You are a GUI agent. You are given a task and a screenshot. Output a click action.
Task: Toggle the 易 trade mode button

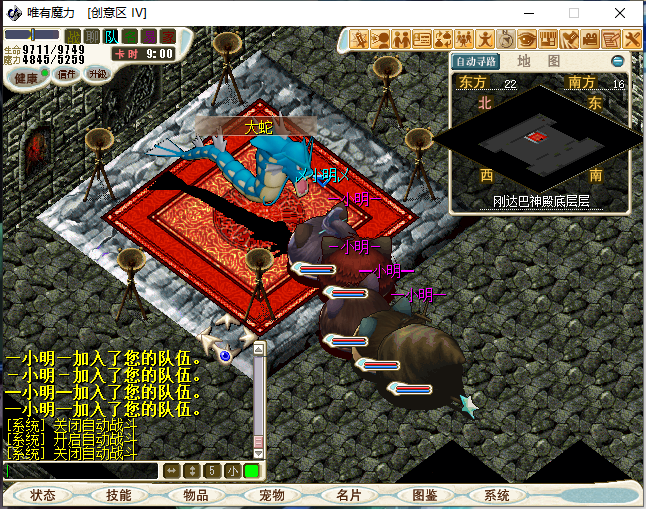pos(149,36)
